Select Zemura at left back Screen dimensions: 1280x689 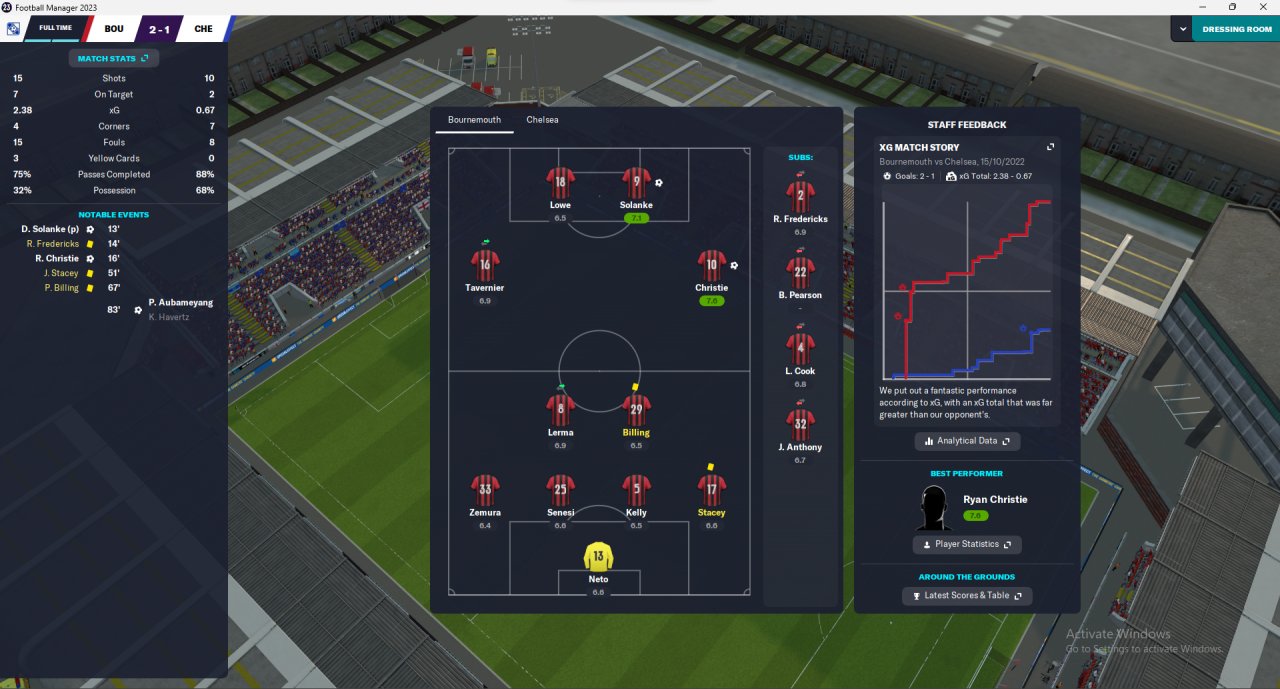(x=485, y=491)
